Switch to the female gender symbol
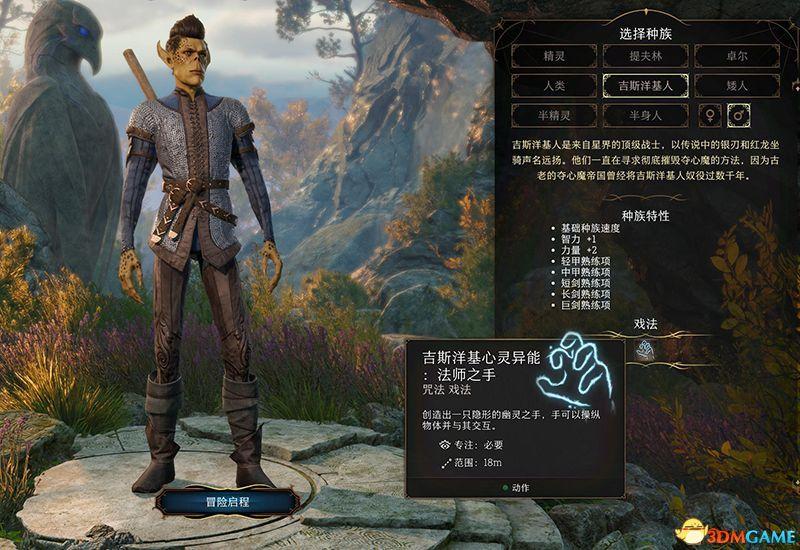The height and width of the screenshot is (550, 800). (711, 115)
